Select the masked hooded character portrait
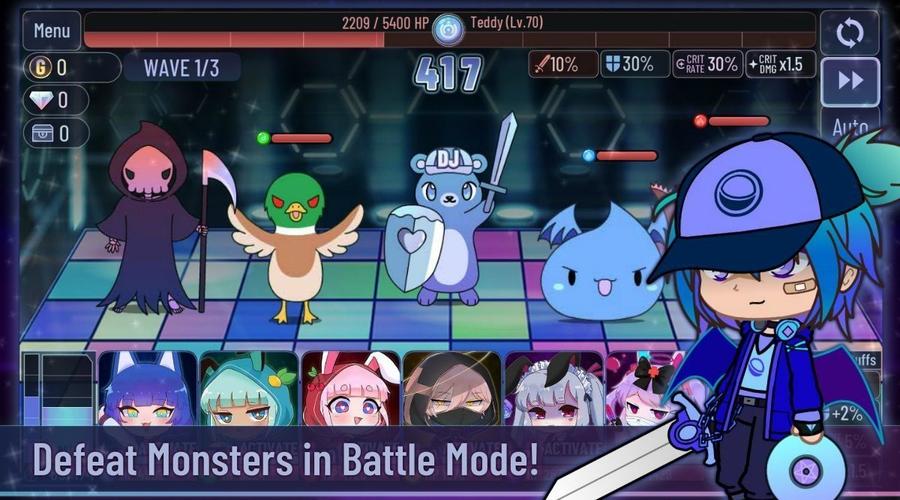900x500 pixels. [x=452, y=390]
